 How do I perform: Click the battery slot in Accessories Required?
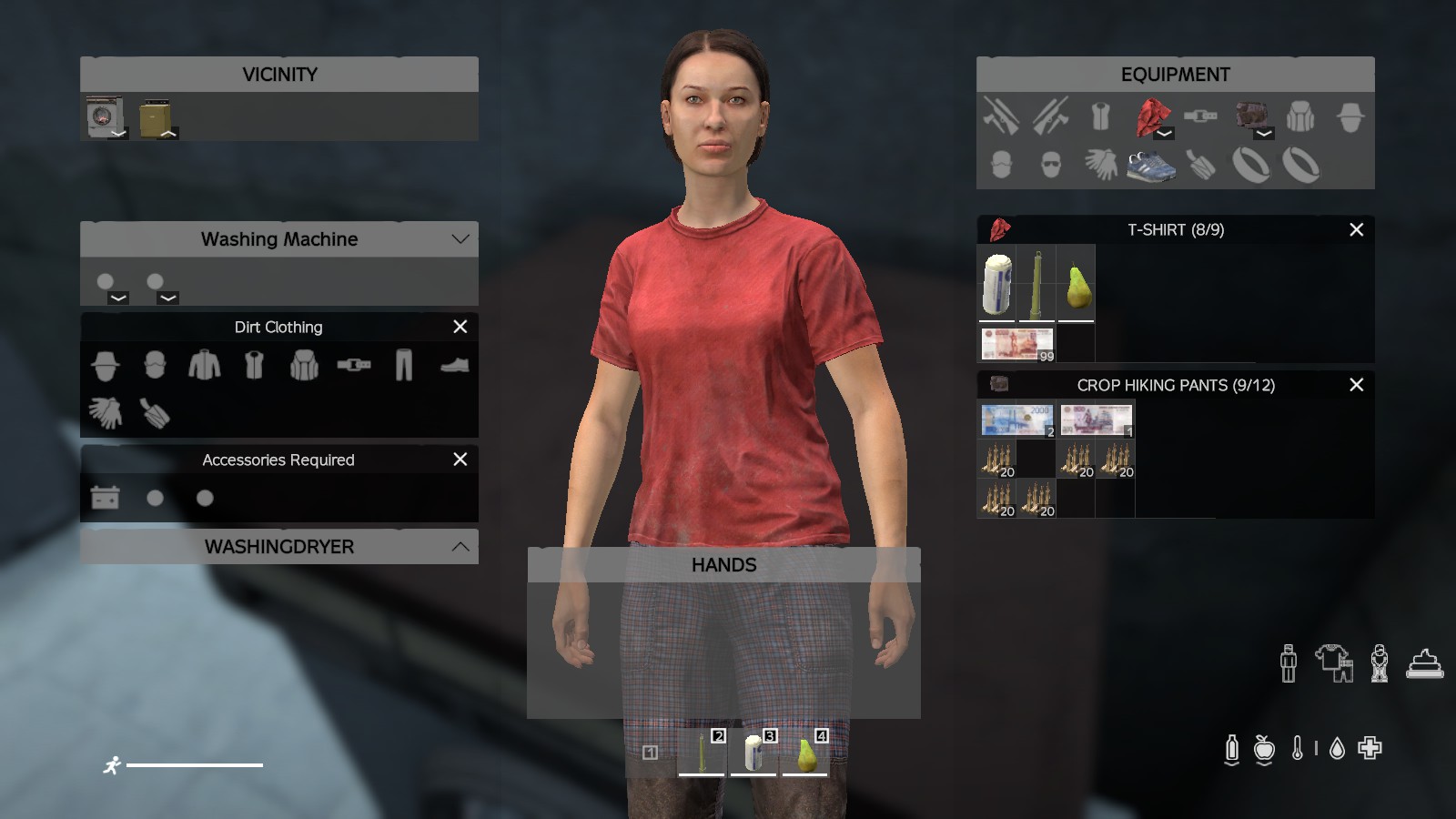coord(105,498)
